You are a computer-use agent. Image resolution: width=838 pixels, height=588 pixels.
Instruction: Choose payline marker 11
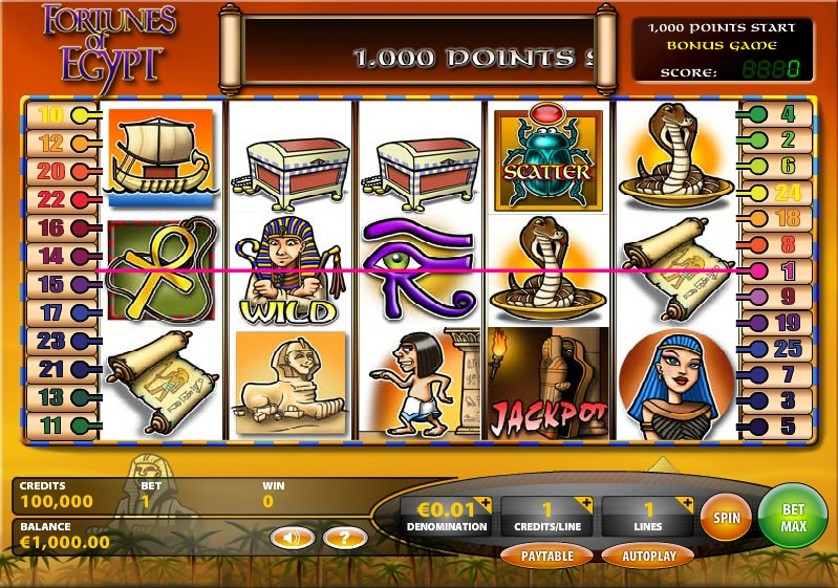point(52,425)
